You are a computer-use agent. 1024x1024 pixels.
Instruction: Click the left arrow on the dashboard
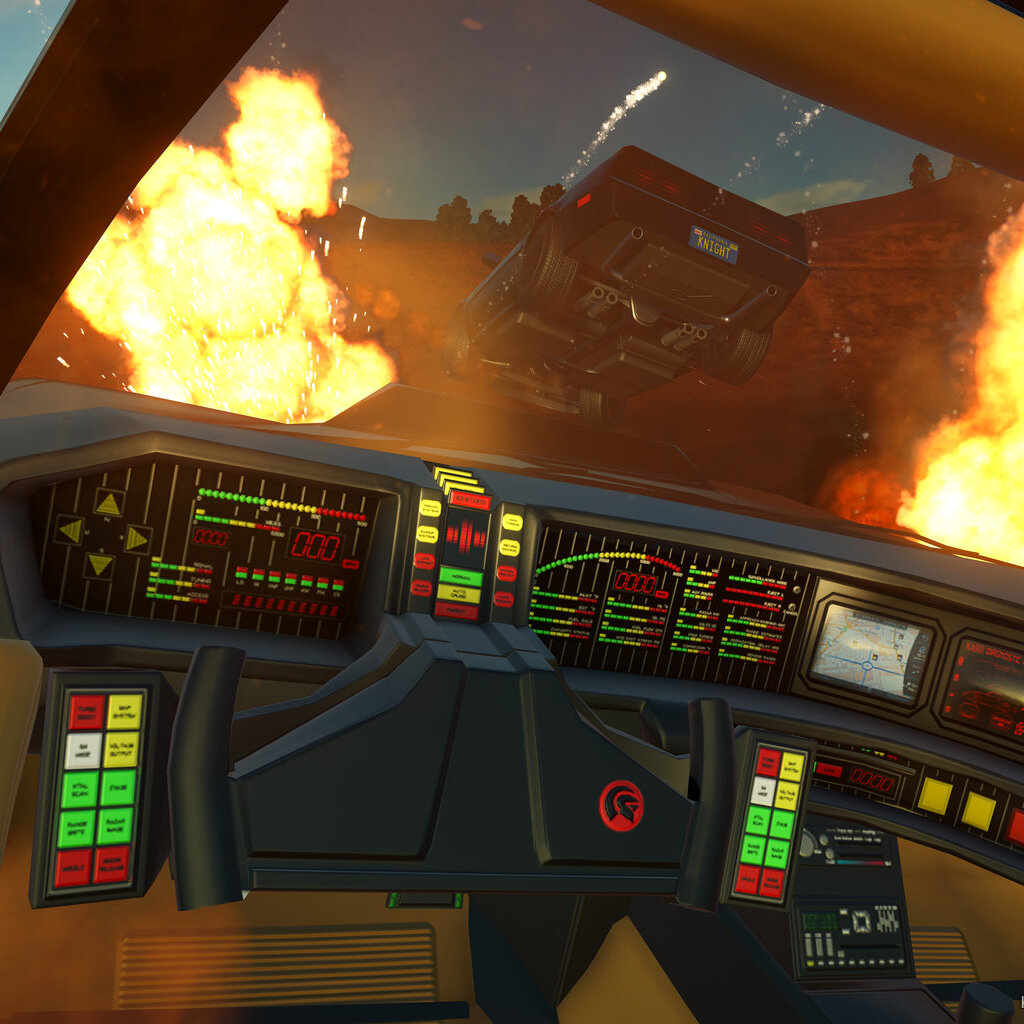coord(69,530)
